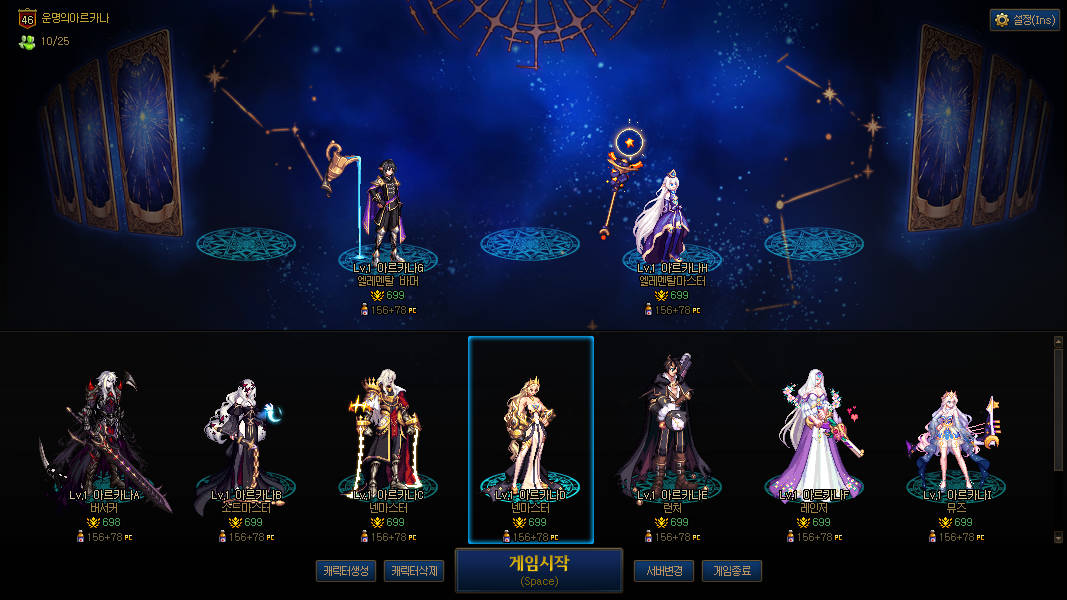
Task: Choose character 아르카나B the Soul Master
Action: pos(247,440)
